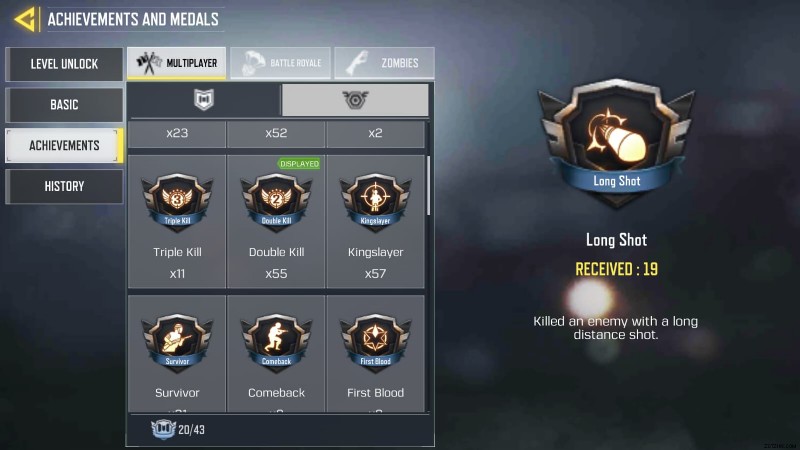The image size is (800, 450).
Task: Choose the Triple Kill medal
Action: 177,220
